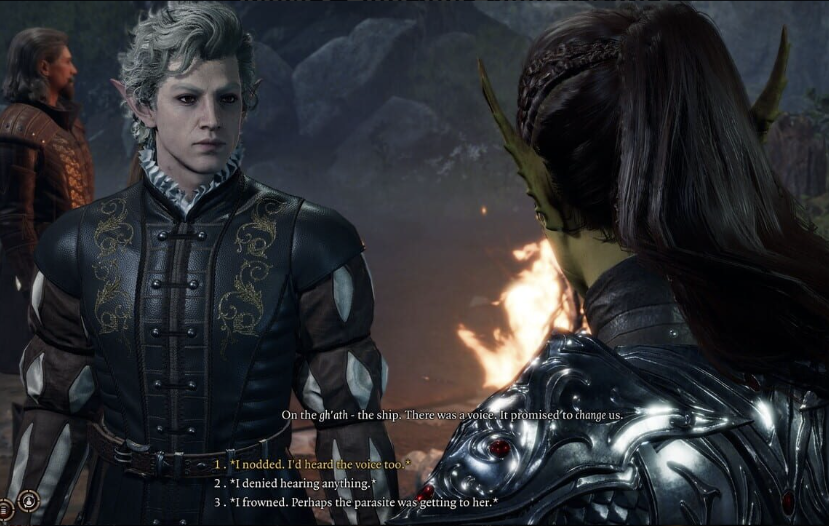This screenshot has width=829, height=526.
Task: Select the option "I denied hearing anything."
Action: click(302, 483)
